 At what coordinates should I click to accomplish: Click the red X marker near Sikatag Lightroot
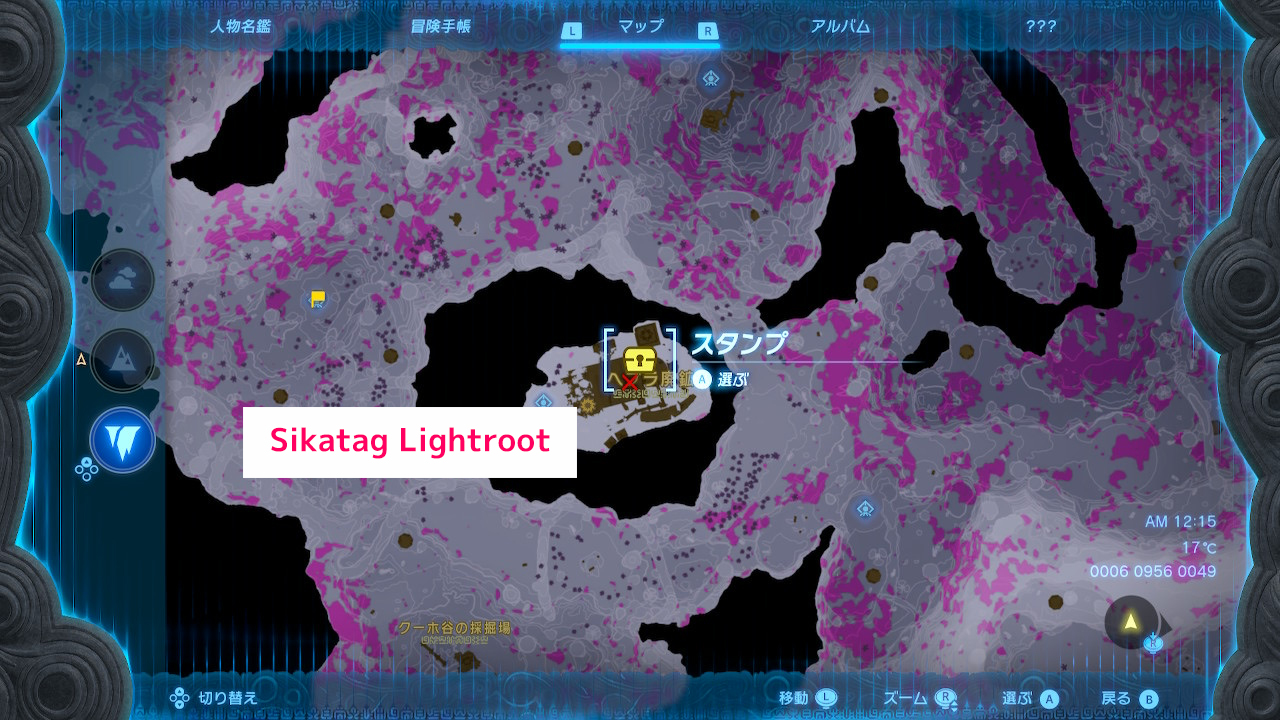click(x=631, y=381)
